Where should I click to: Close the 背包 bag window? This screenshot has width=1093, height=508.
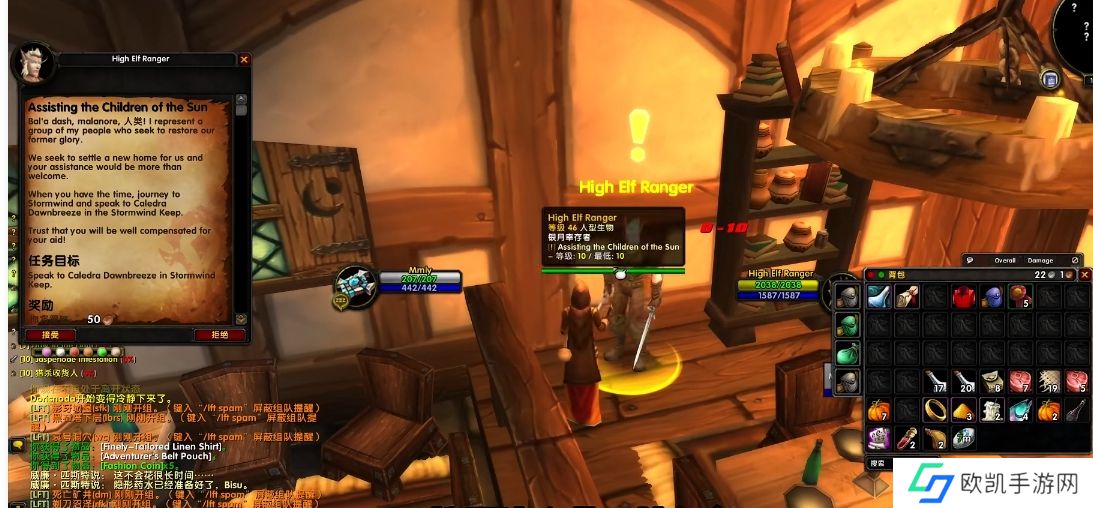1085,275
